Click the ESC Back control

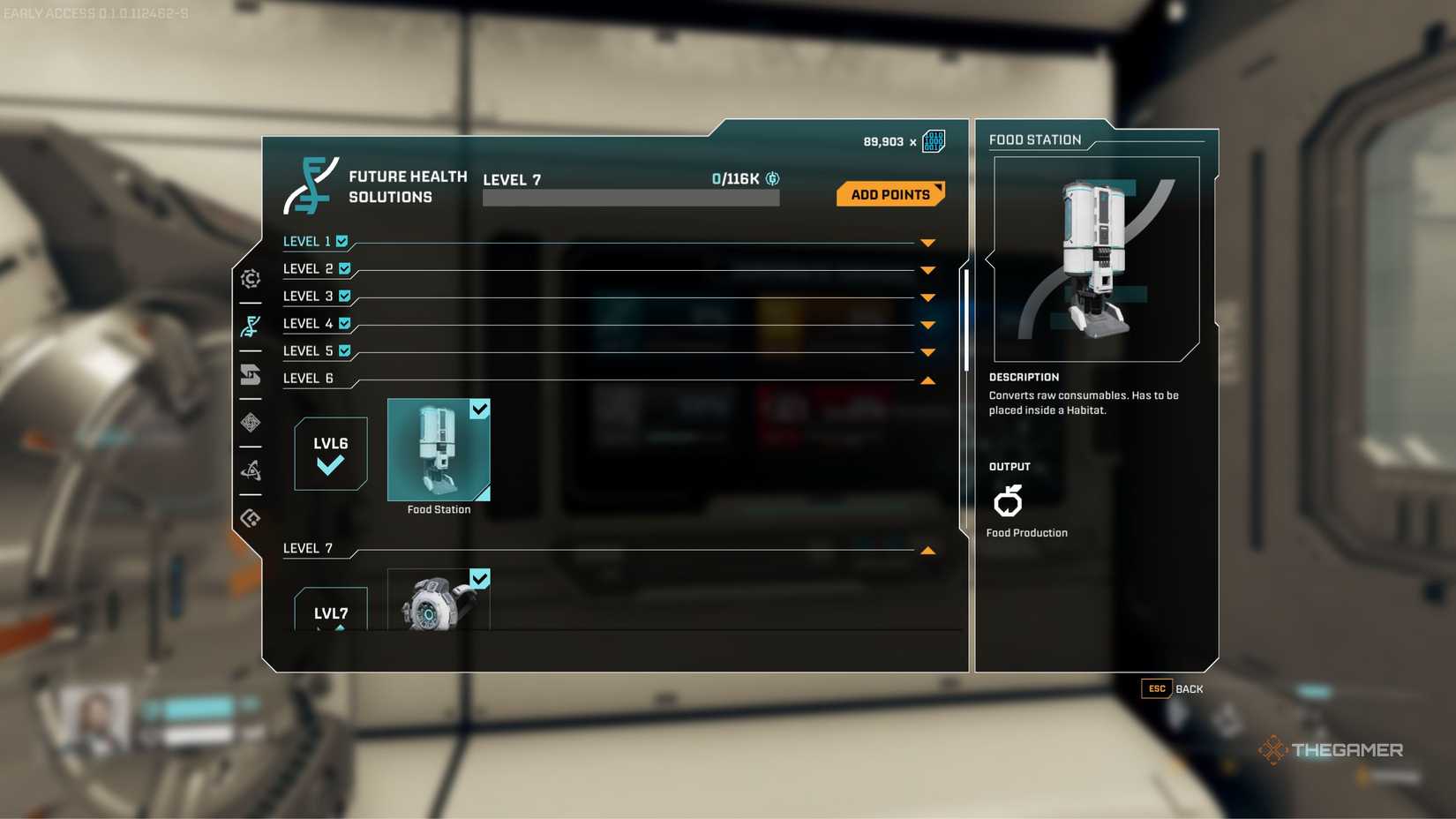1173,689
